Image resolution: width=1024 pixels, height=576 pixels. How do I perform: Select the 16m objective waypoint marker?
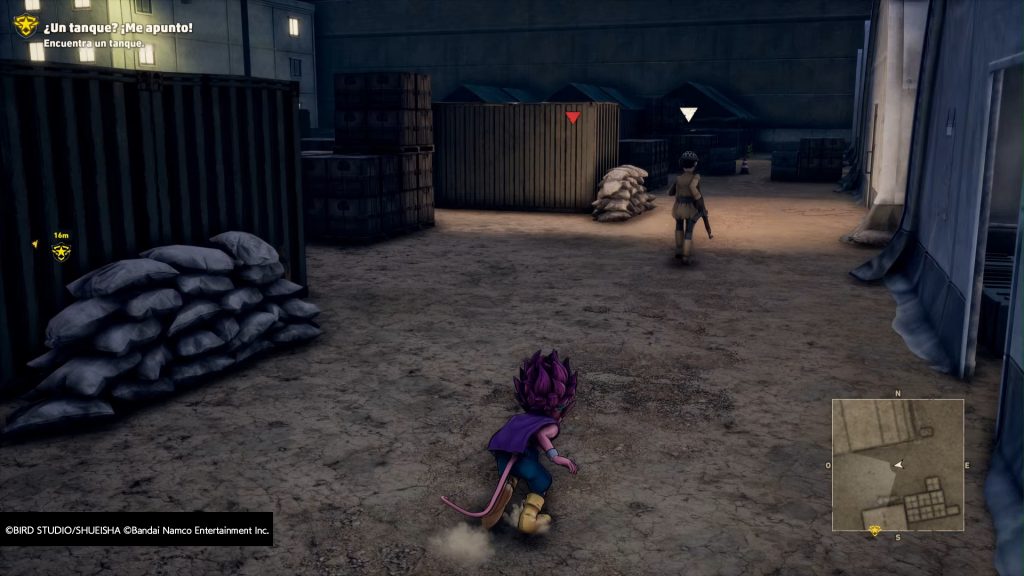point(61,251)
